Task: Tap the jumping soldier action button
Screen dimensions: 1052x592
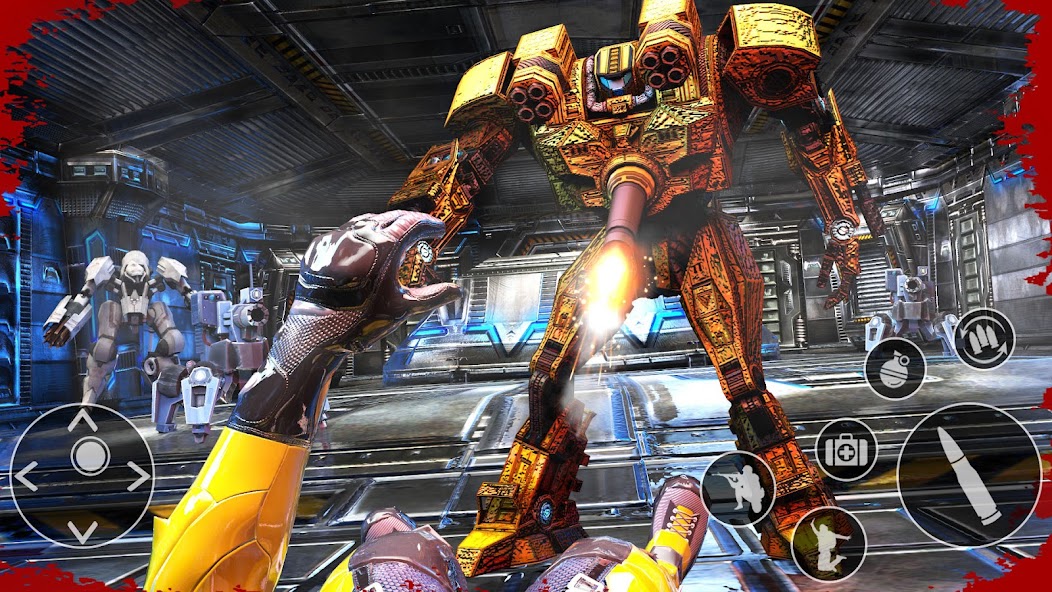Action: 827,543
